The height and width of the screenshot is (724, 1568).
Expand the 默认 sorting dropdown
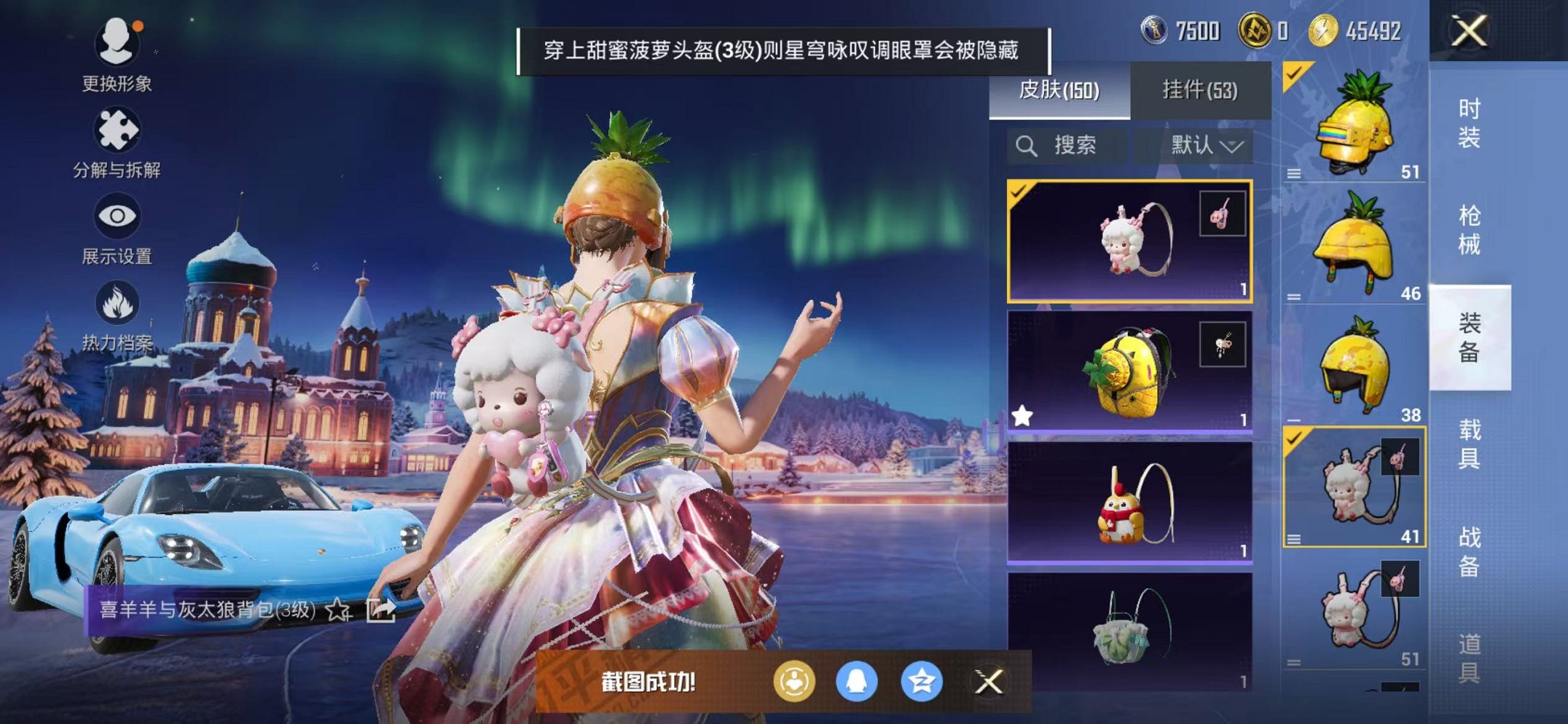(1207, 145)
